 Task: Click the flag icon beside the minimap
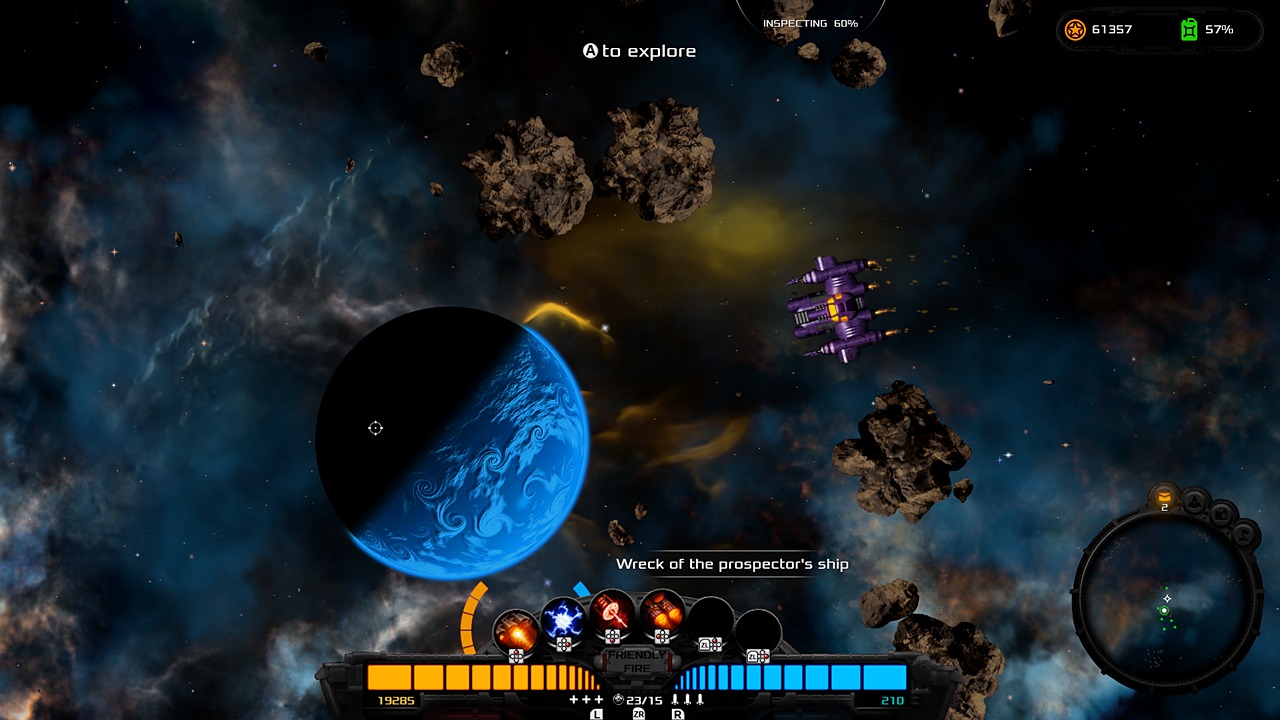[x=1245, y=532]
